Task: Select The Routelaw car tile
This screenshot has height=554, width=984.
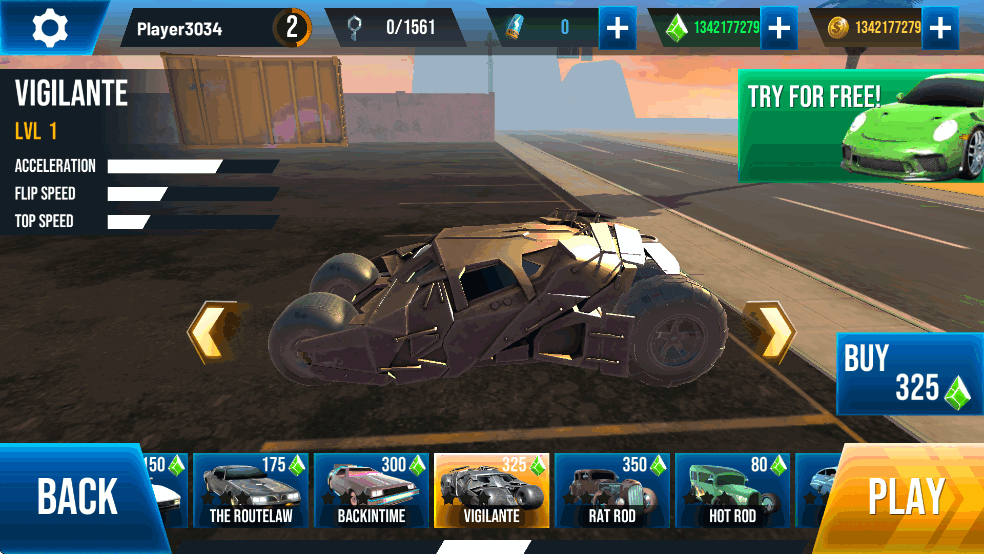Action: (x=250, y=490)
